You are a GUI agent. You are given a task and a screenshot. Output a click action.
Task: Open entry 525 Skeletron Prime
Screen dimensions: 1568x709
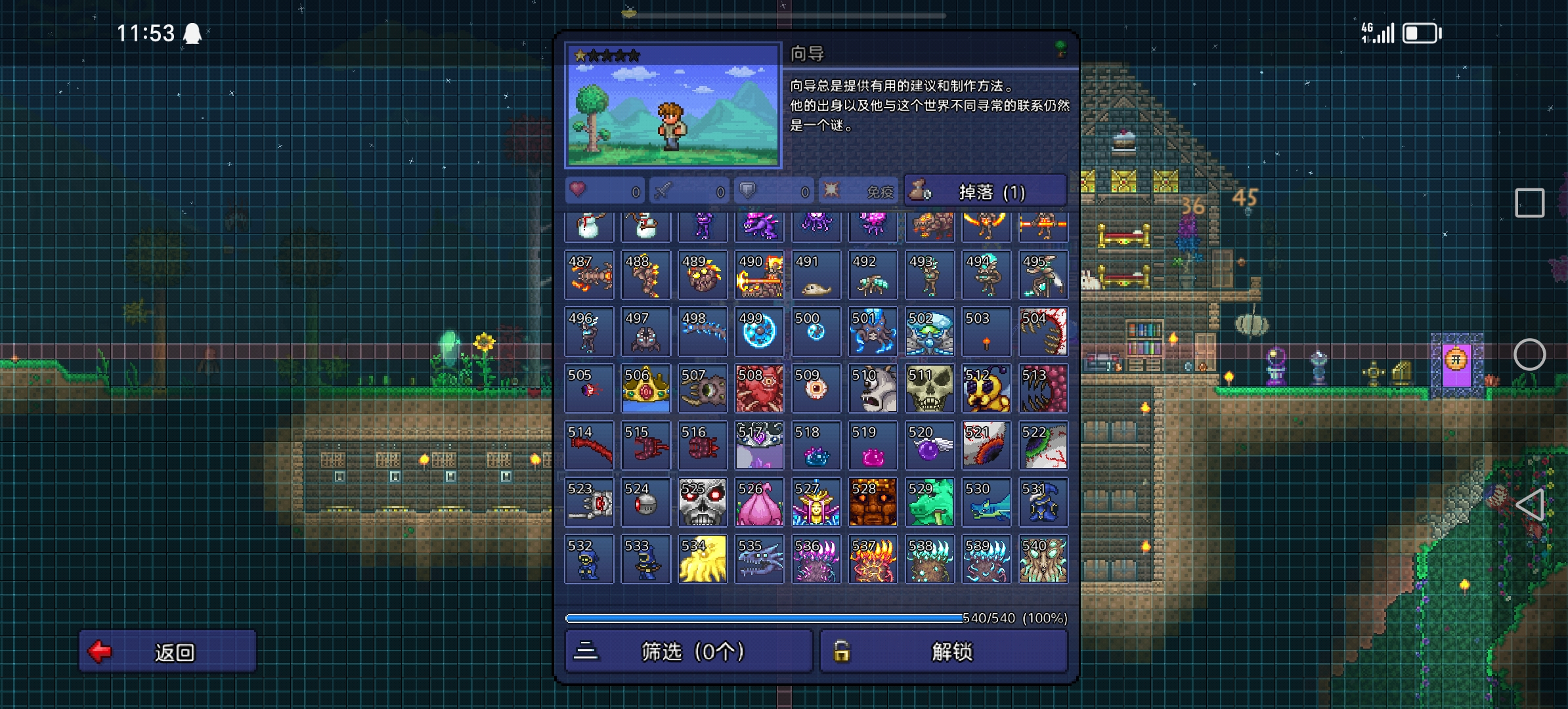(702, 503)
